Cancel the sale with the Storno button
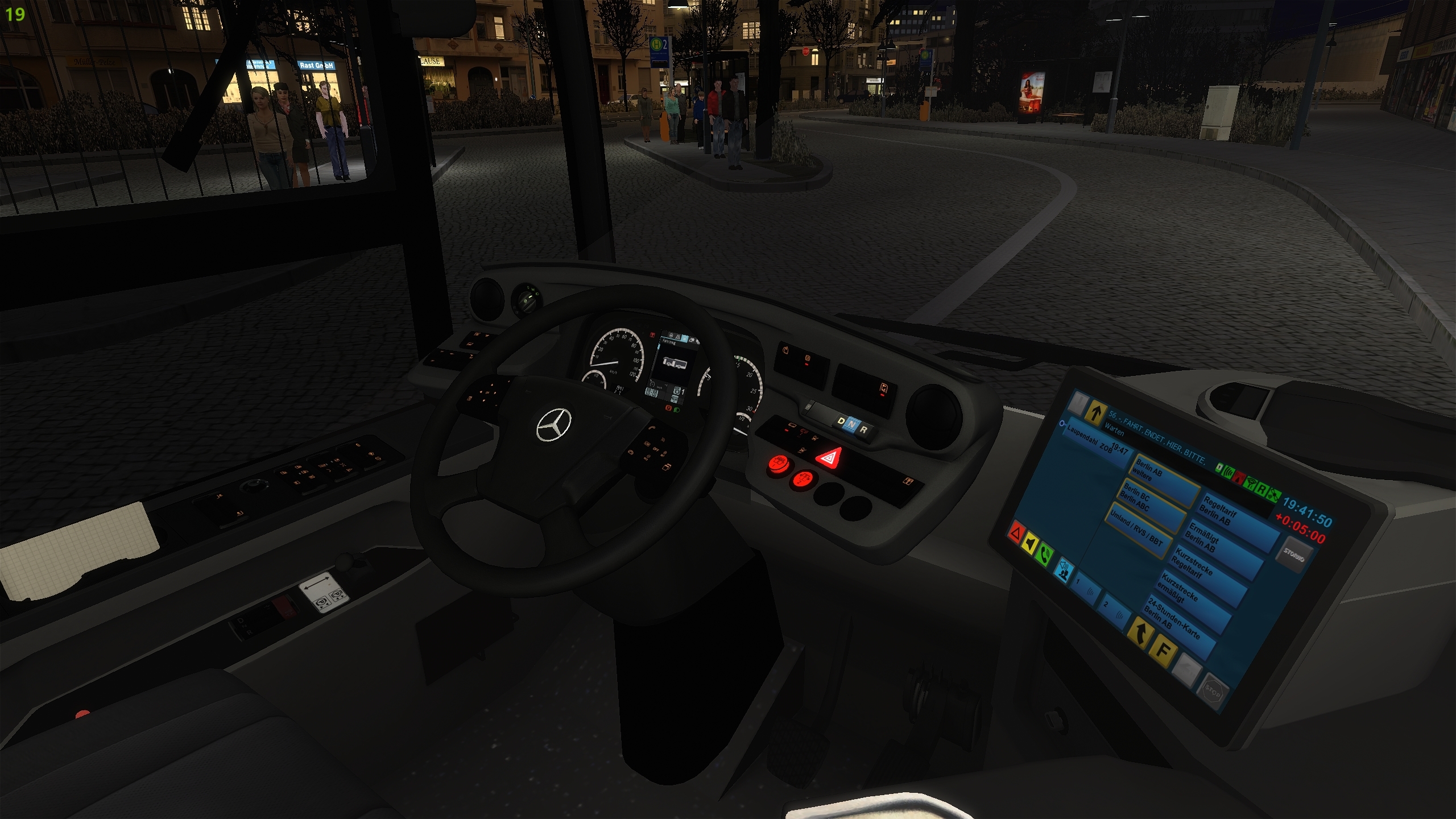 point(1294,555)
